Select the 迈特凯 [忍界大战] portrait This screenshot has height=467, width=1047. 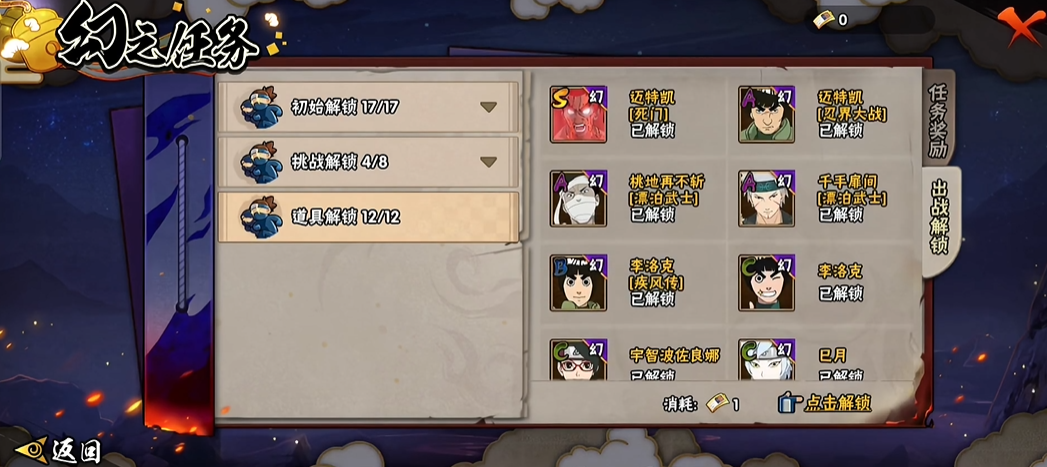[x=767, y=114]
